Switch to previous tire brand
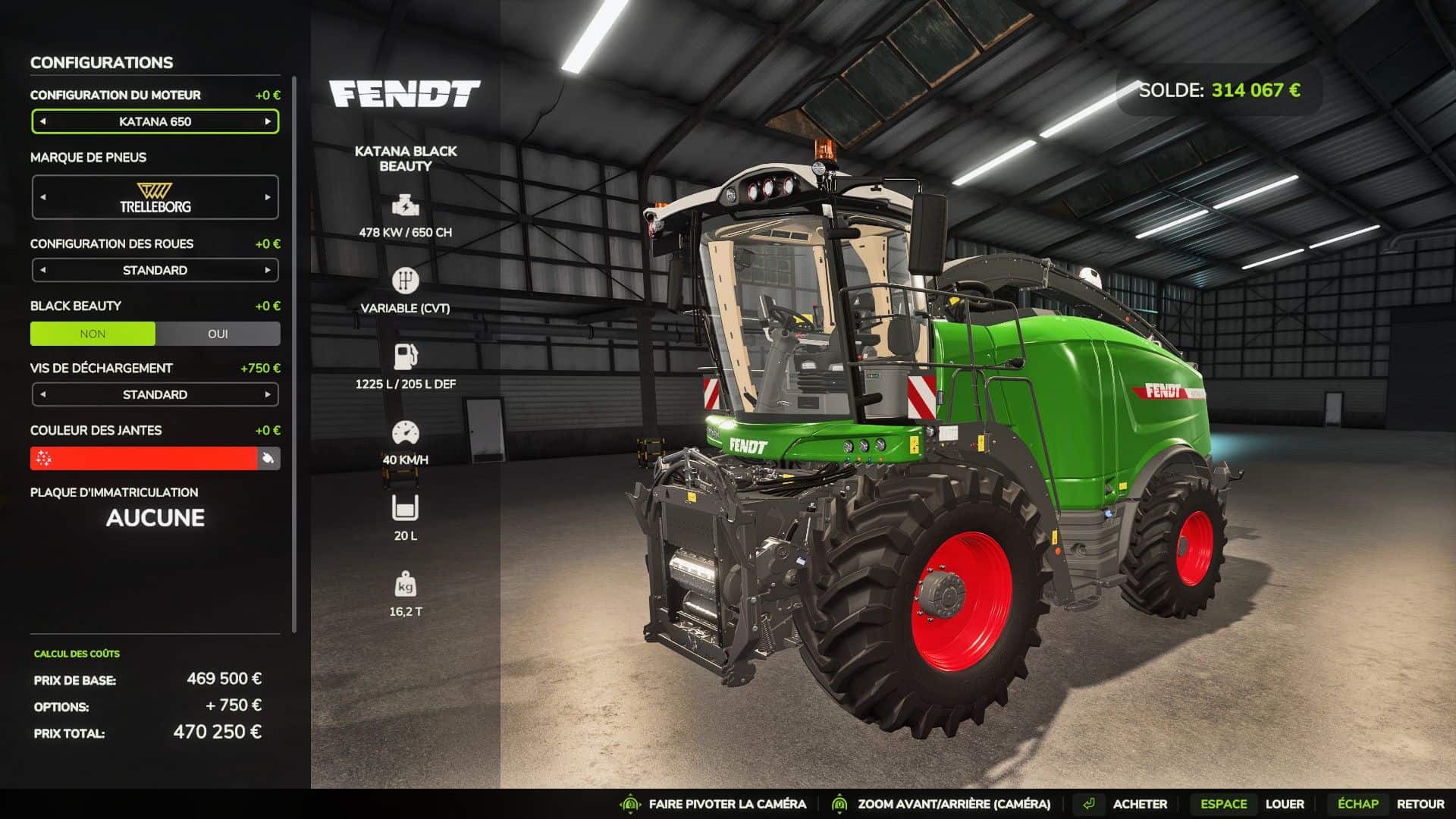Screen dimensions: 1456x819 (43, 197)
